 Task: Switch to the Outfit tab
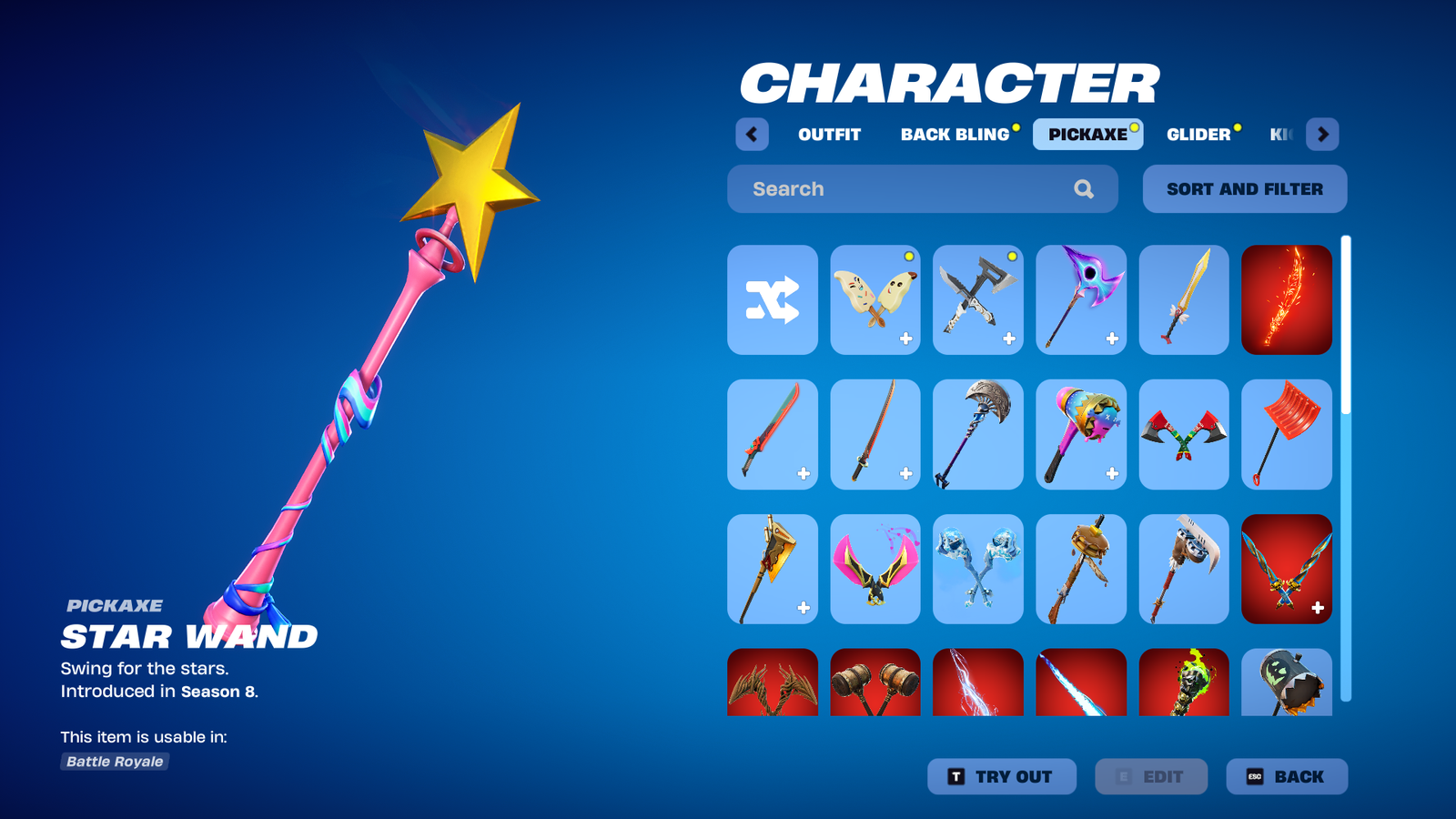point(829,135)
